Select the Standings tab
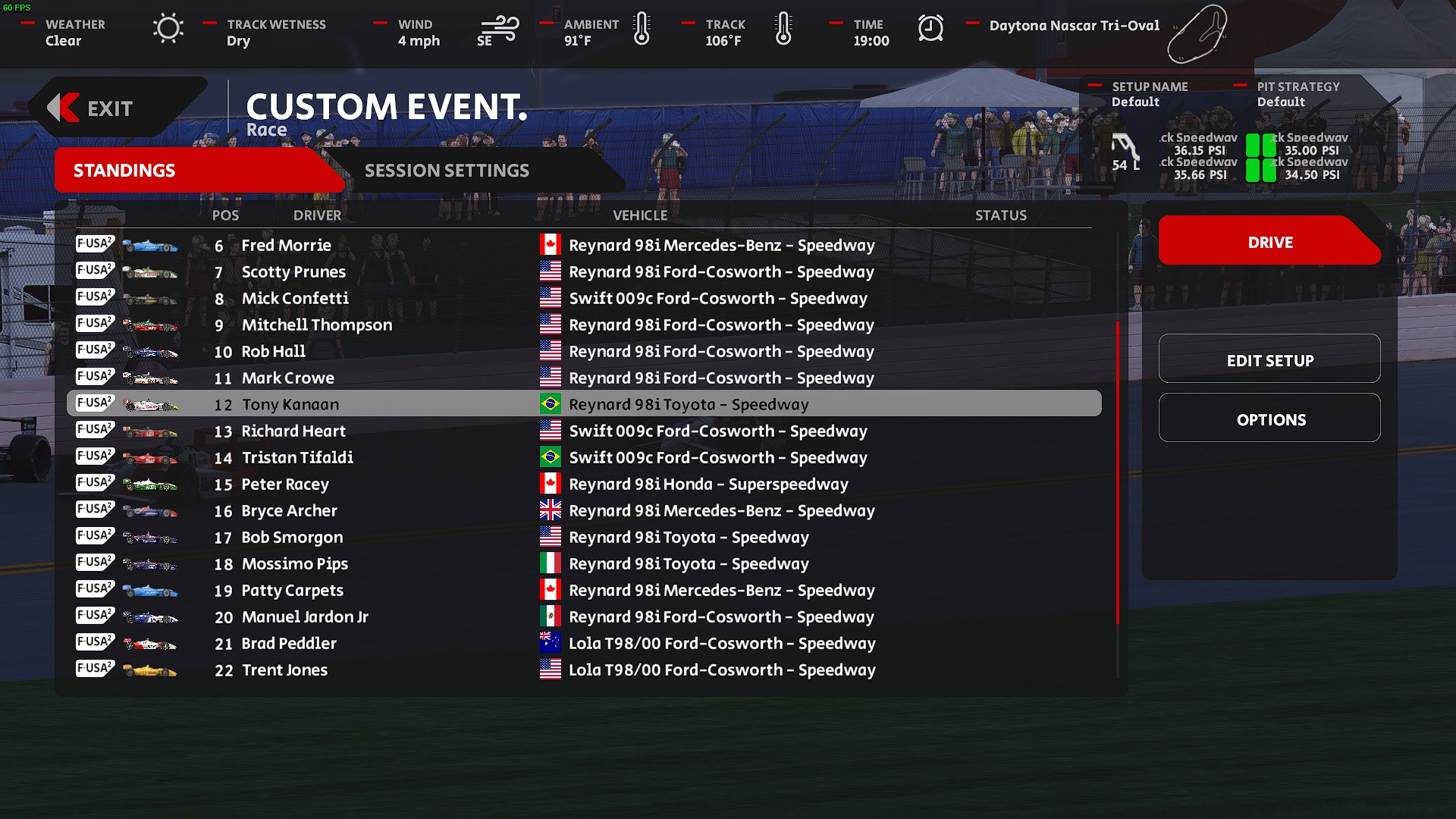The width and height of the screenshot is (1456, 819). (x=124, y=171)
